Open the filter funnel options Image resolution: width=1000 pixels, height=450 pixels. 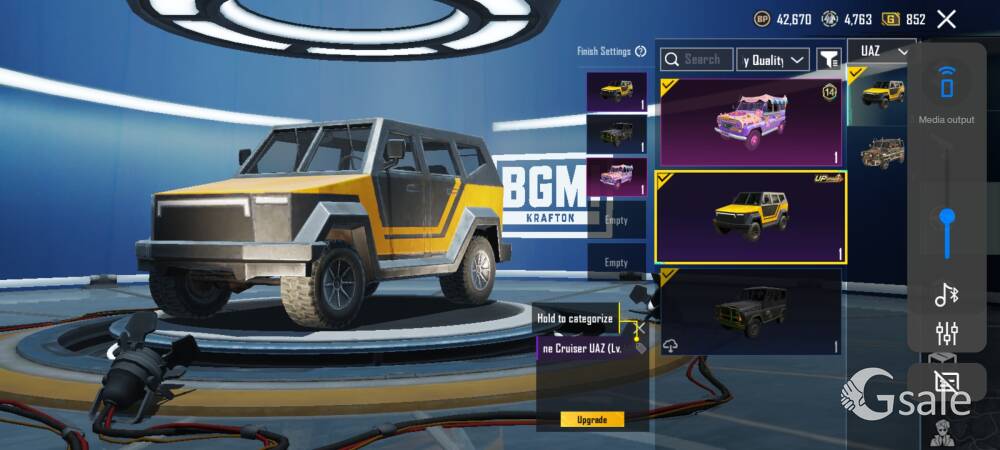tap(829, 60)
